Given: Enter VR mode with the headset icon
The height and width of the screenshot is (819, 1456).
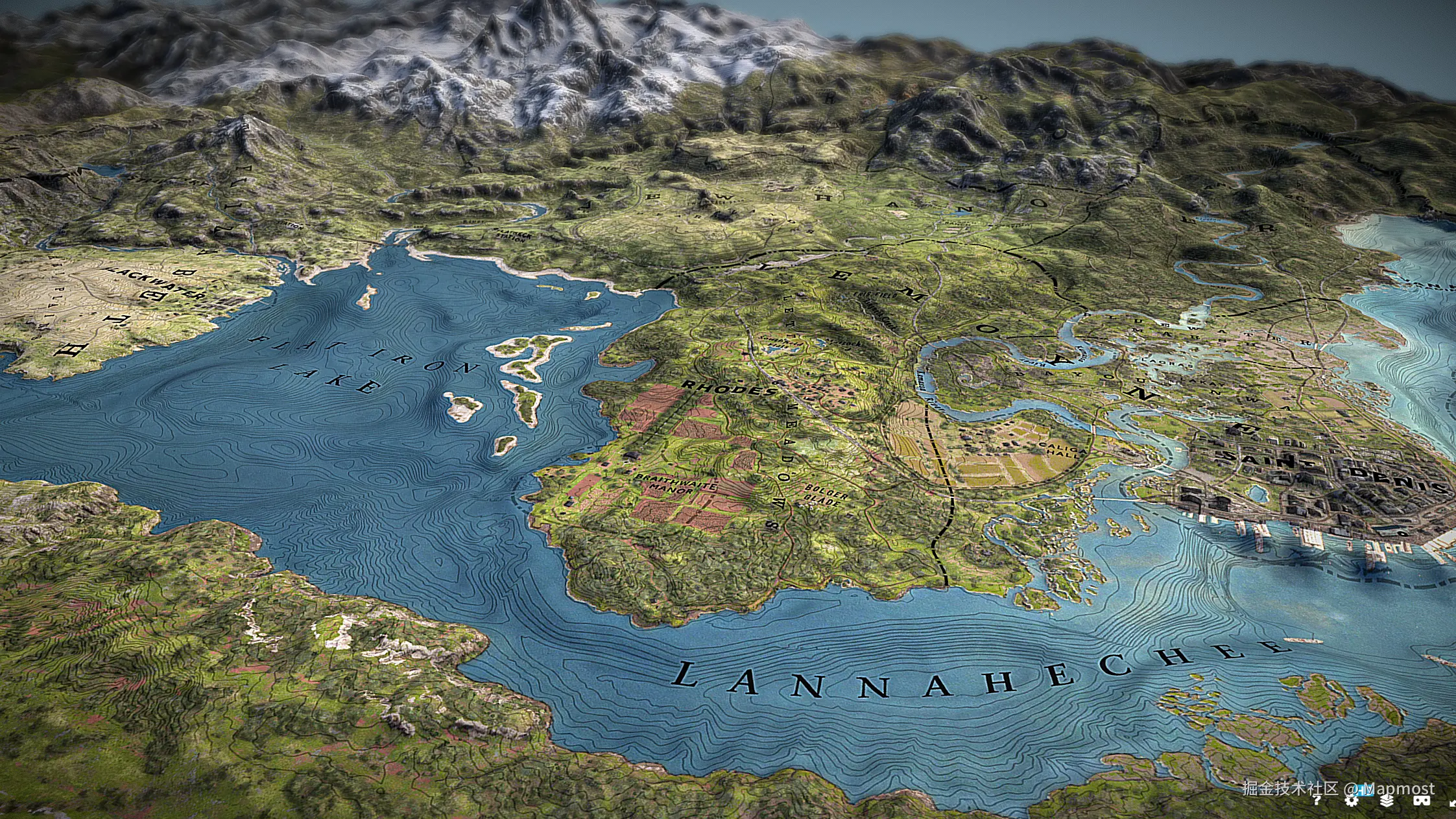Looking at the screenshot, I should click(x=1422, y=801).
